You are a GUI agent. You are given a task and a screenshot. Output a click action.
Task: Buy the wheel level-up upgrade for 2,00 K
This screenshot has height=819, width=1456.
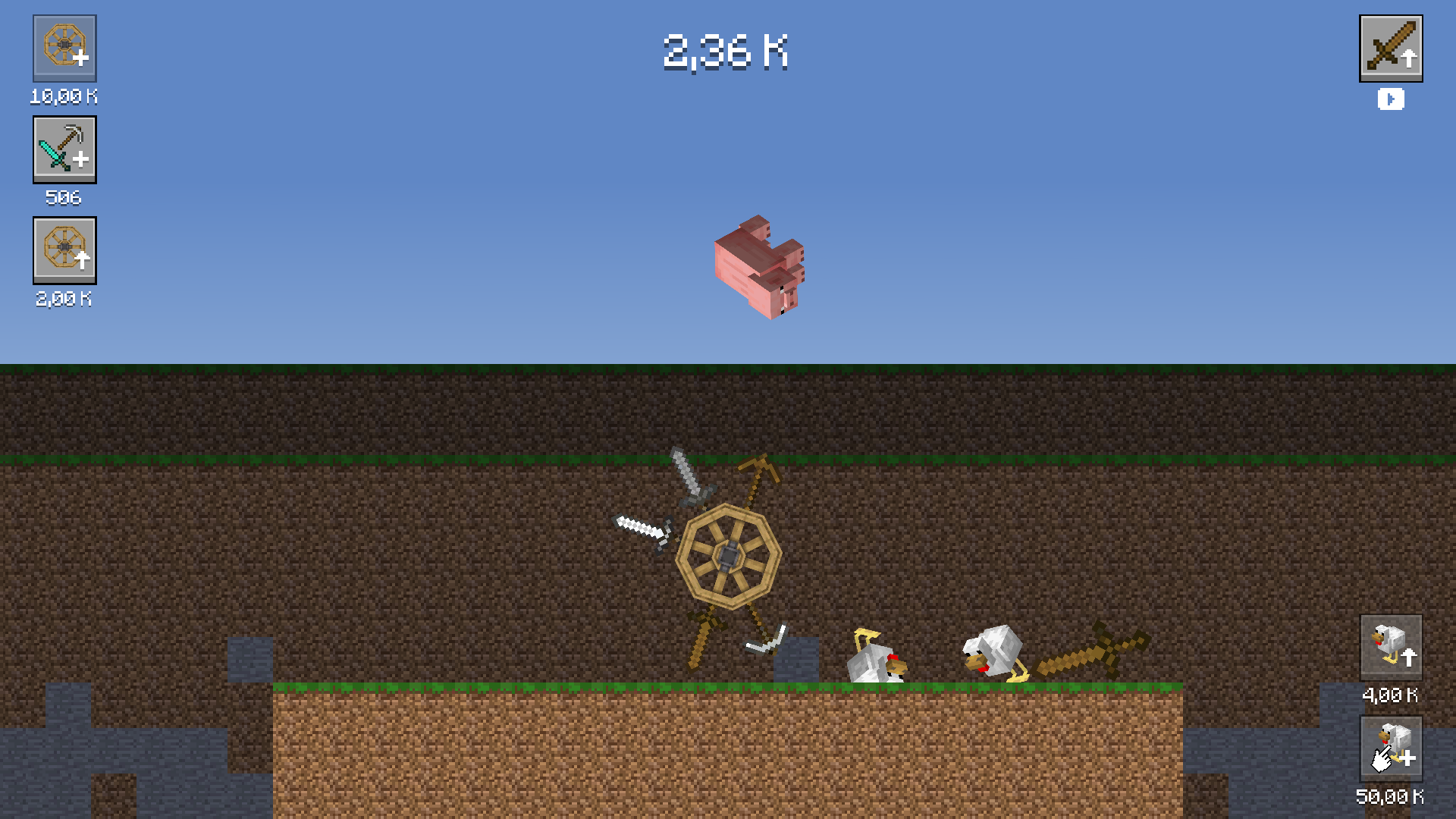click(64, 251)
